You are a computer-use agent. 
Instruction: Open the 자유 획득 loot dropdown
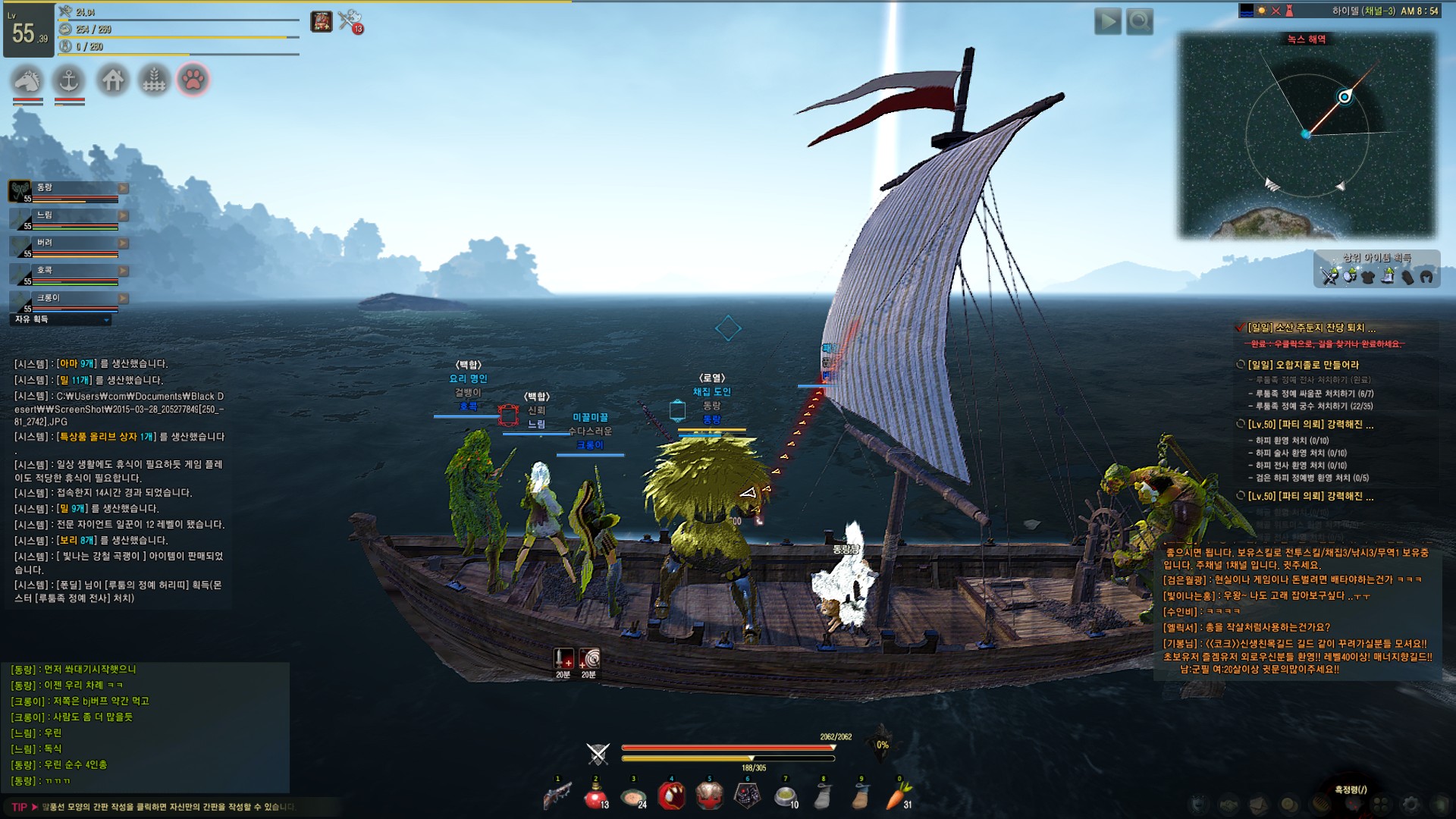[62, 320]
